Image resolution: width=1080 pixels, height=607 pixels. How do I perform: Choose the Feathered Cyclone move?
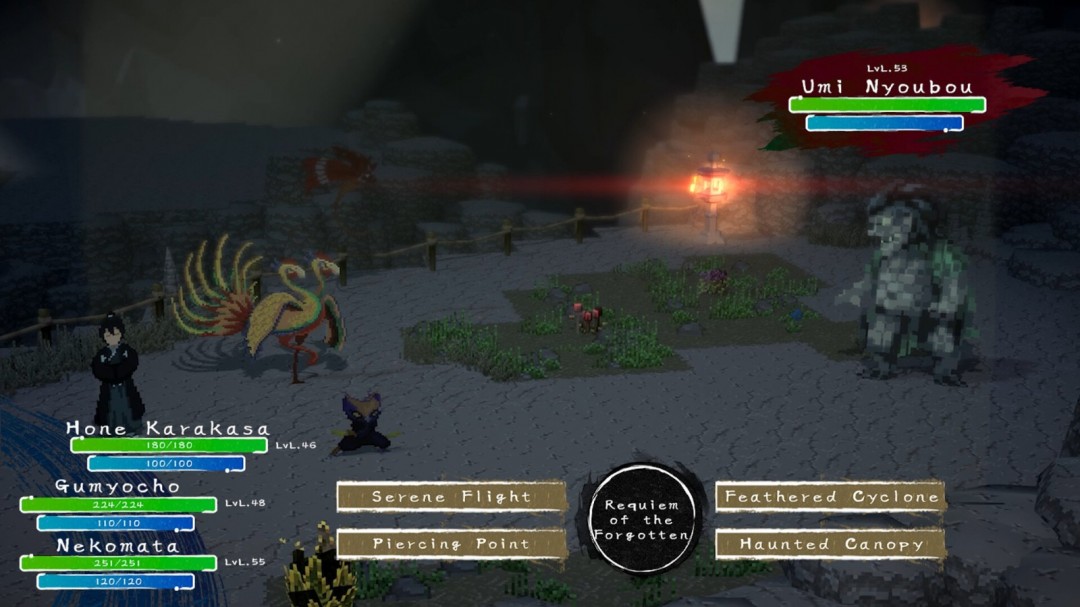pyautogui.click(x=831, y=497)
